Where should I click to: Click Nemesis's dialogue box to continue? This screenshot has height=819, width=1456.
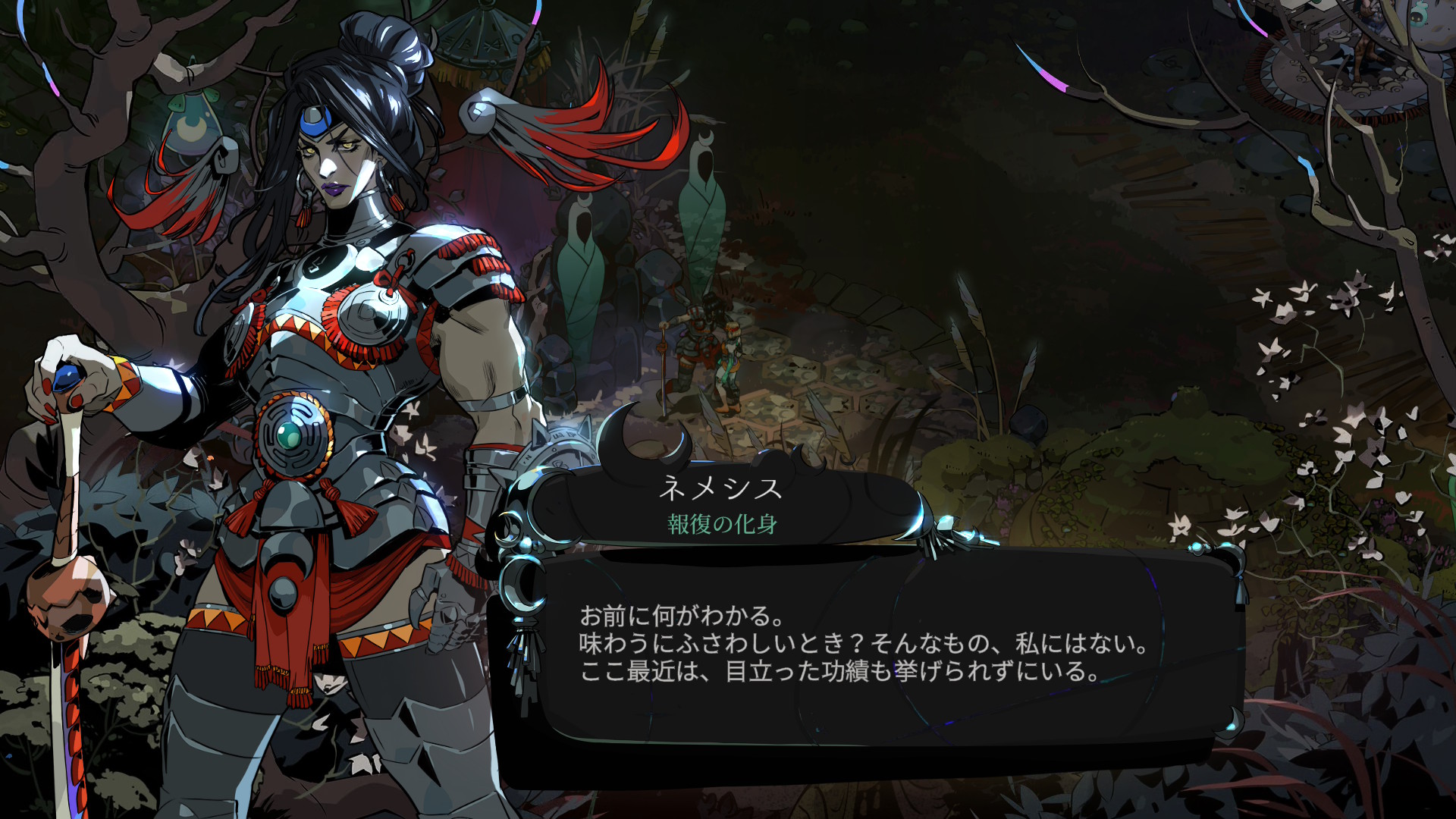click(864, 645)
